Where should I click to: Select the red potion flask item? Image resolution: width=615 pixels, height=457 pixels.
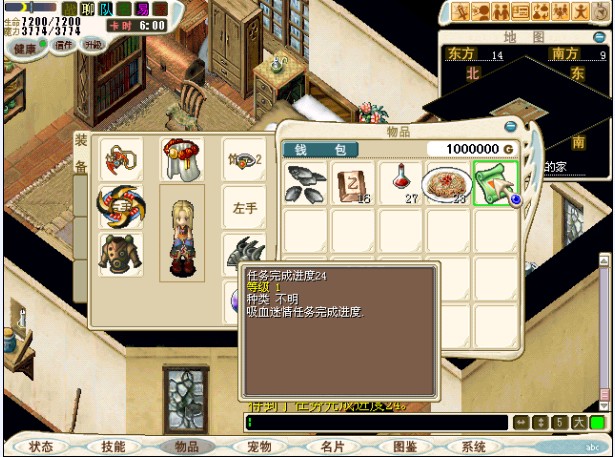pos(400,183)
